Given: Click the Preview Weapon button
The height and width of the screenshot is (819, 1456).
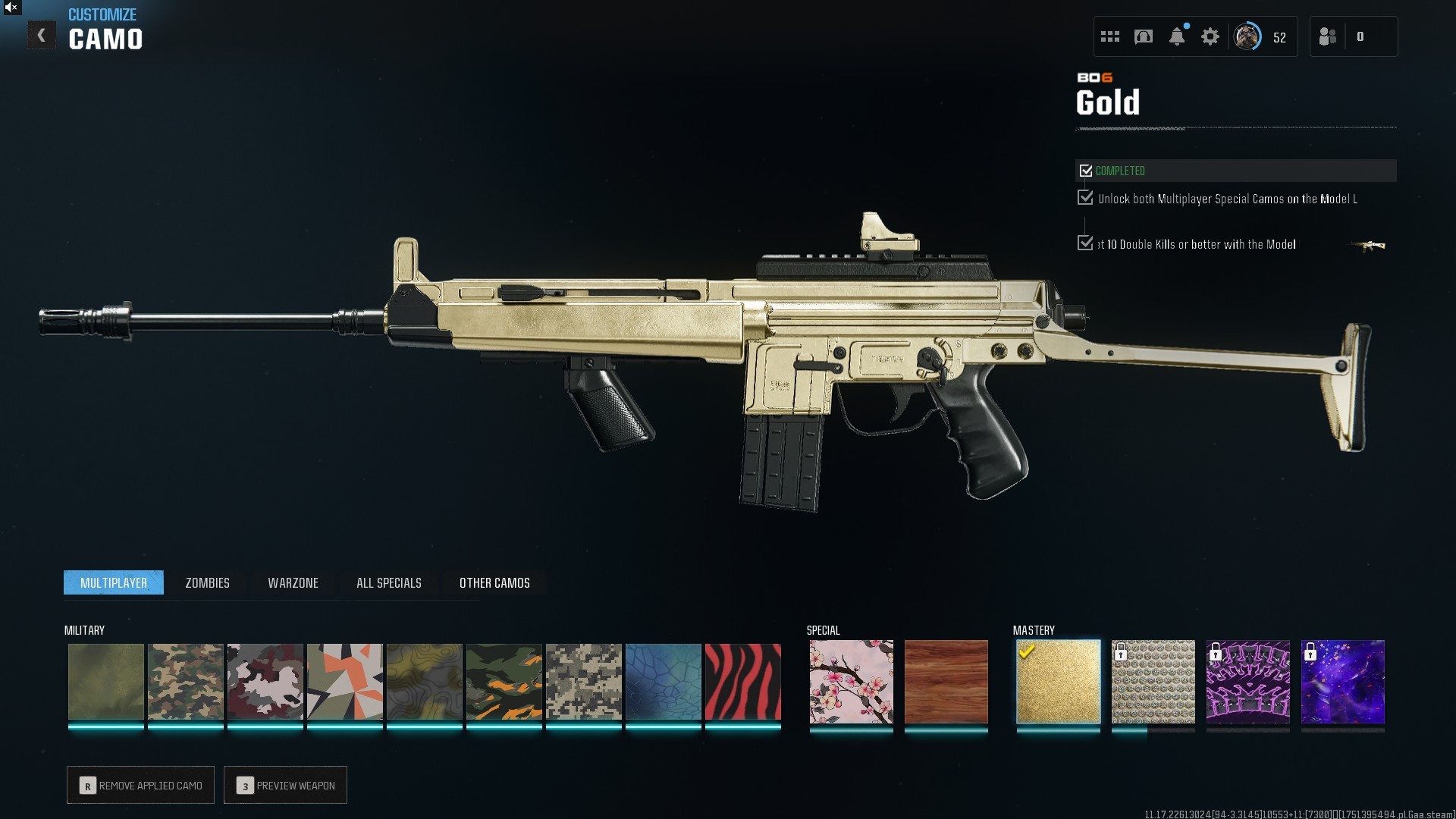Looking at the screenshot, I should (x=285, y=785).
